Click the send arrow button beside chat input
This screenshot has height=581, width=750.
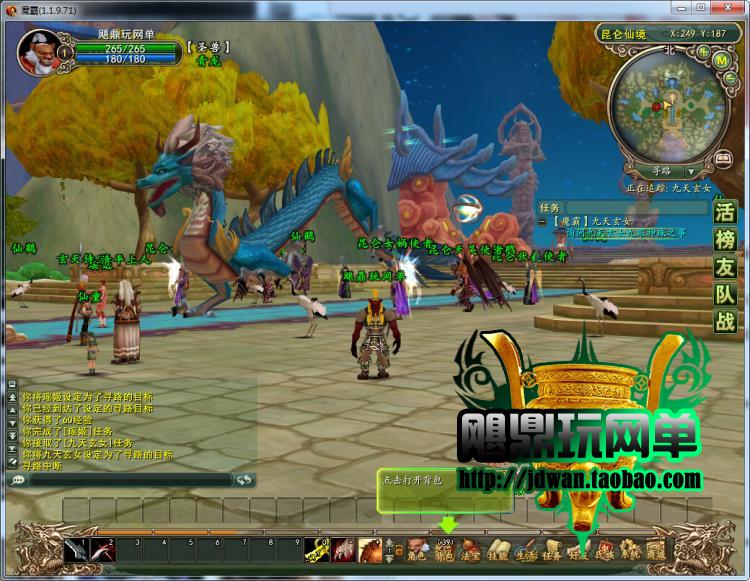click(x=244, y=480)
